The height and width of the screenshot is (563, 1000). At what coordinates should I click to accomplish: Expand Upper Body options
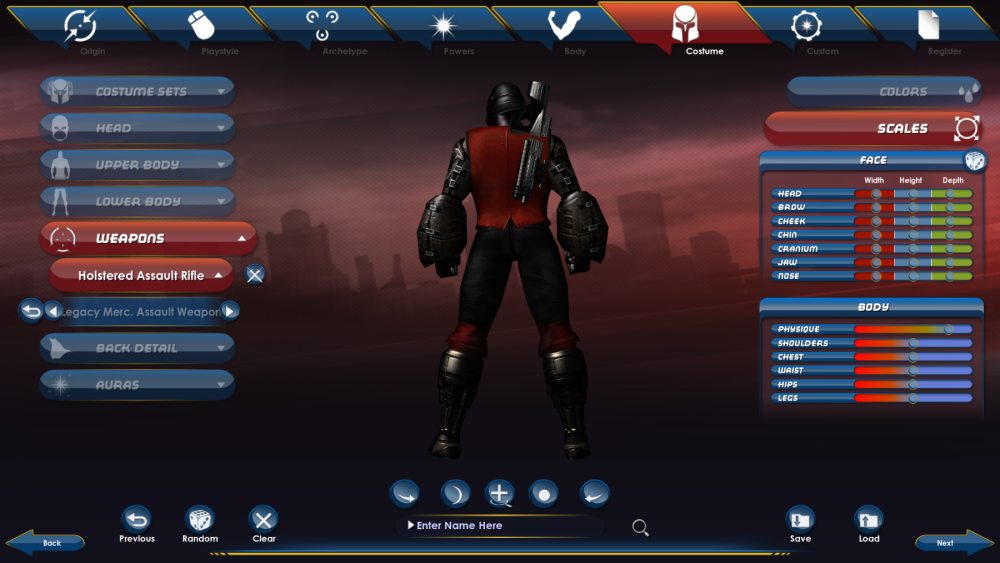click(x=137, y=165)
